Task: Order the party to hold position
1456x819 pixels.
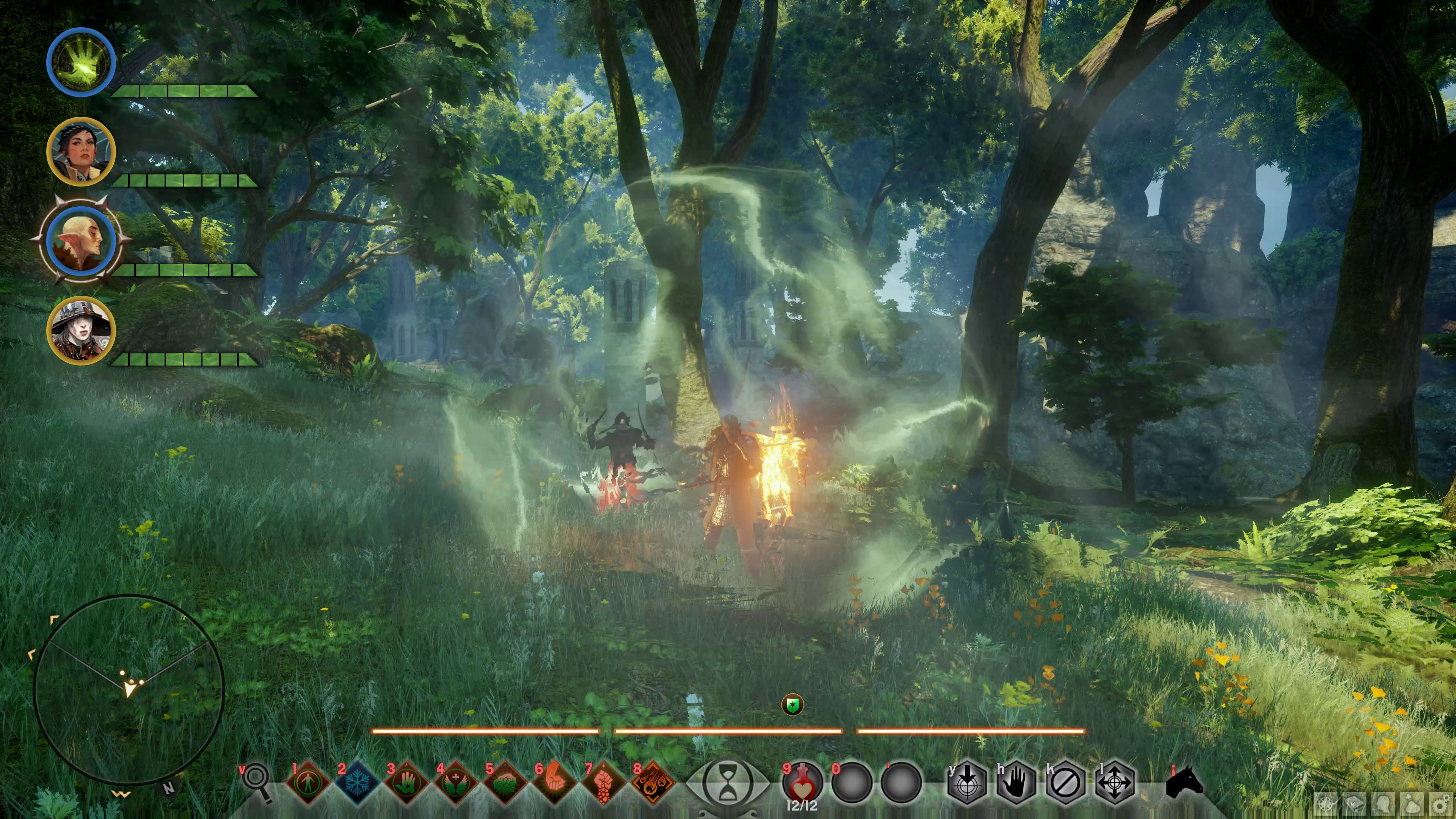Action: (x=1016, y=783)
